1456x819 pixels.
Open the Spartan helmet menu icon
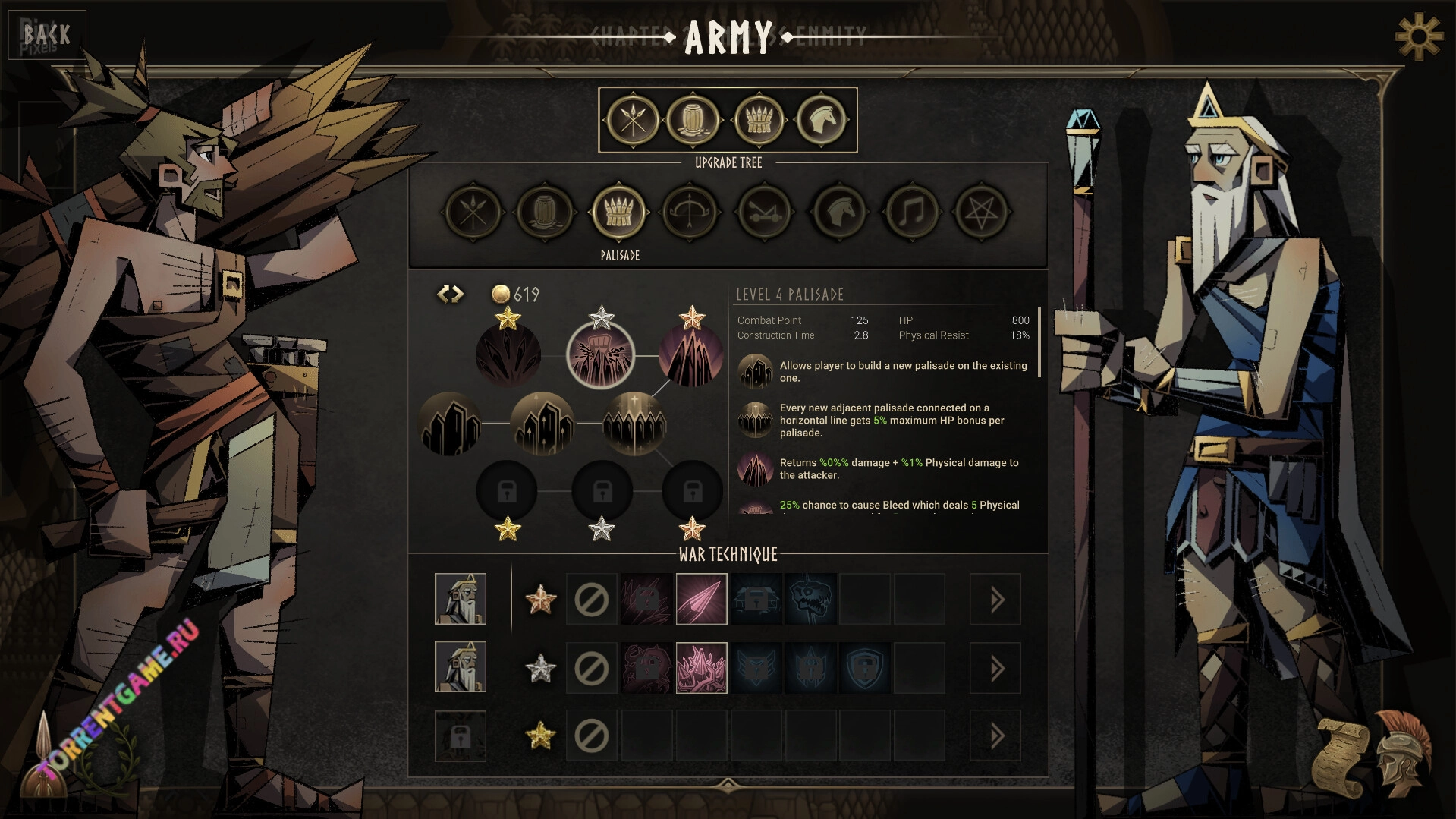(1402, 753)
